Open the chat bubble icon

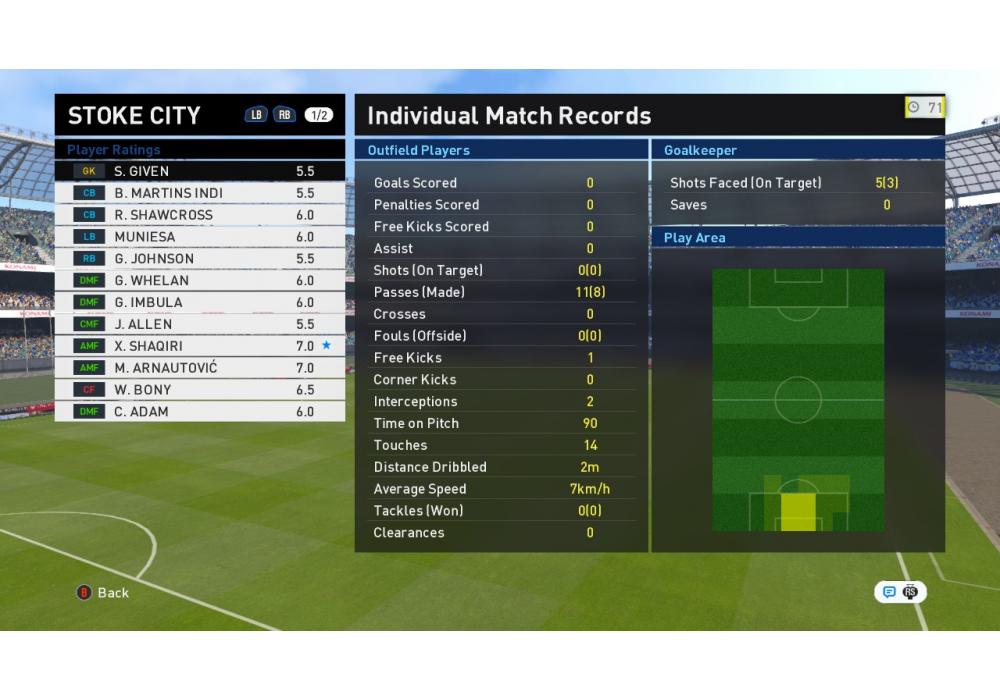(889, 592)
